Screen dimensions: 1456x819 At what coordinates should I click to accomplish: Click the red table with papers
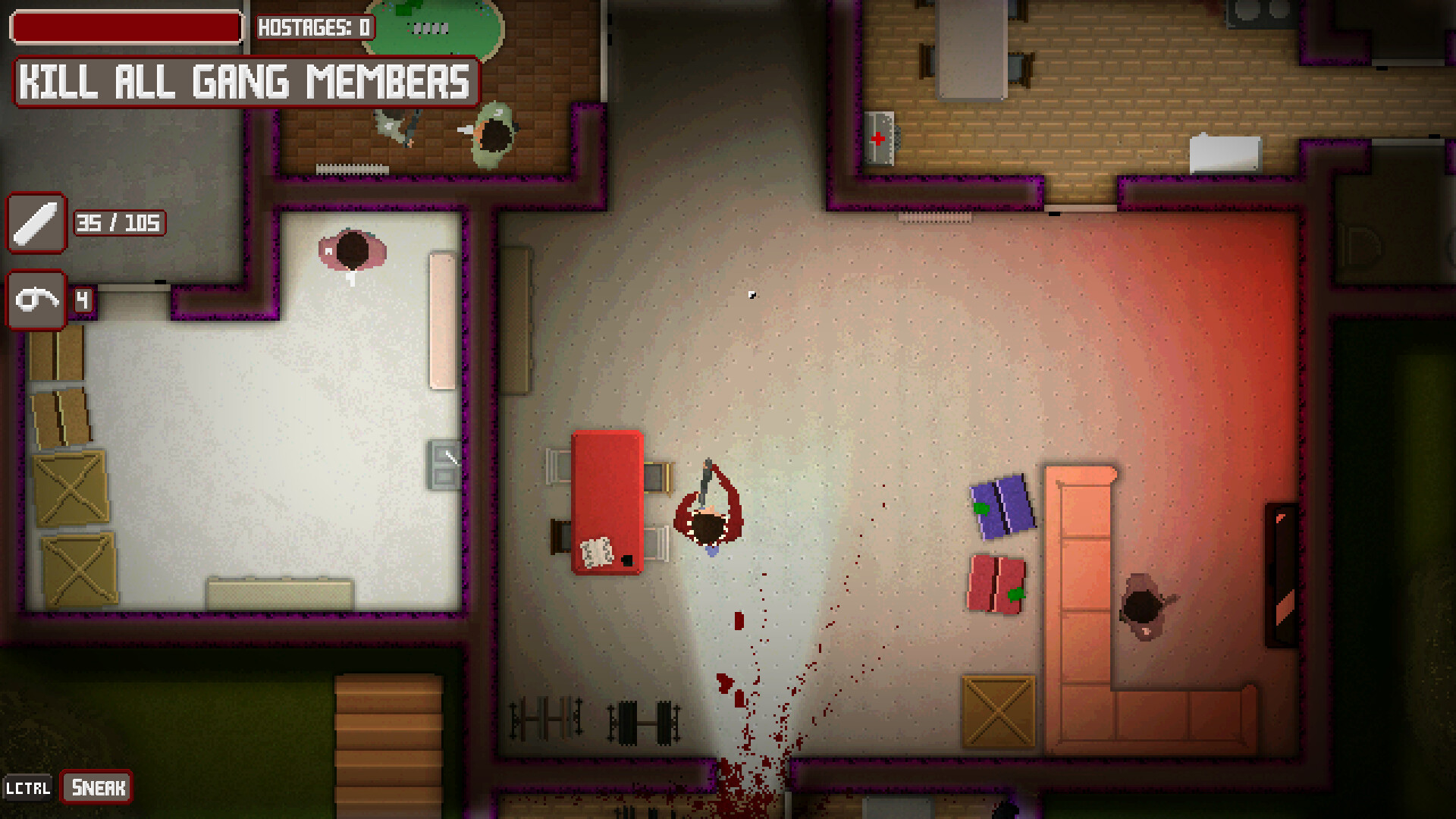(607, 500)
